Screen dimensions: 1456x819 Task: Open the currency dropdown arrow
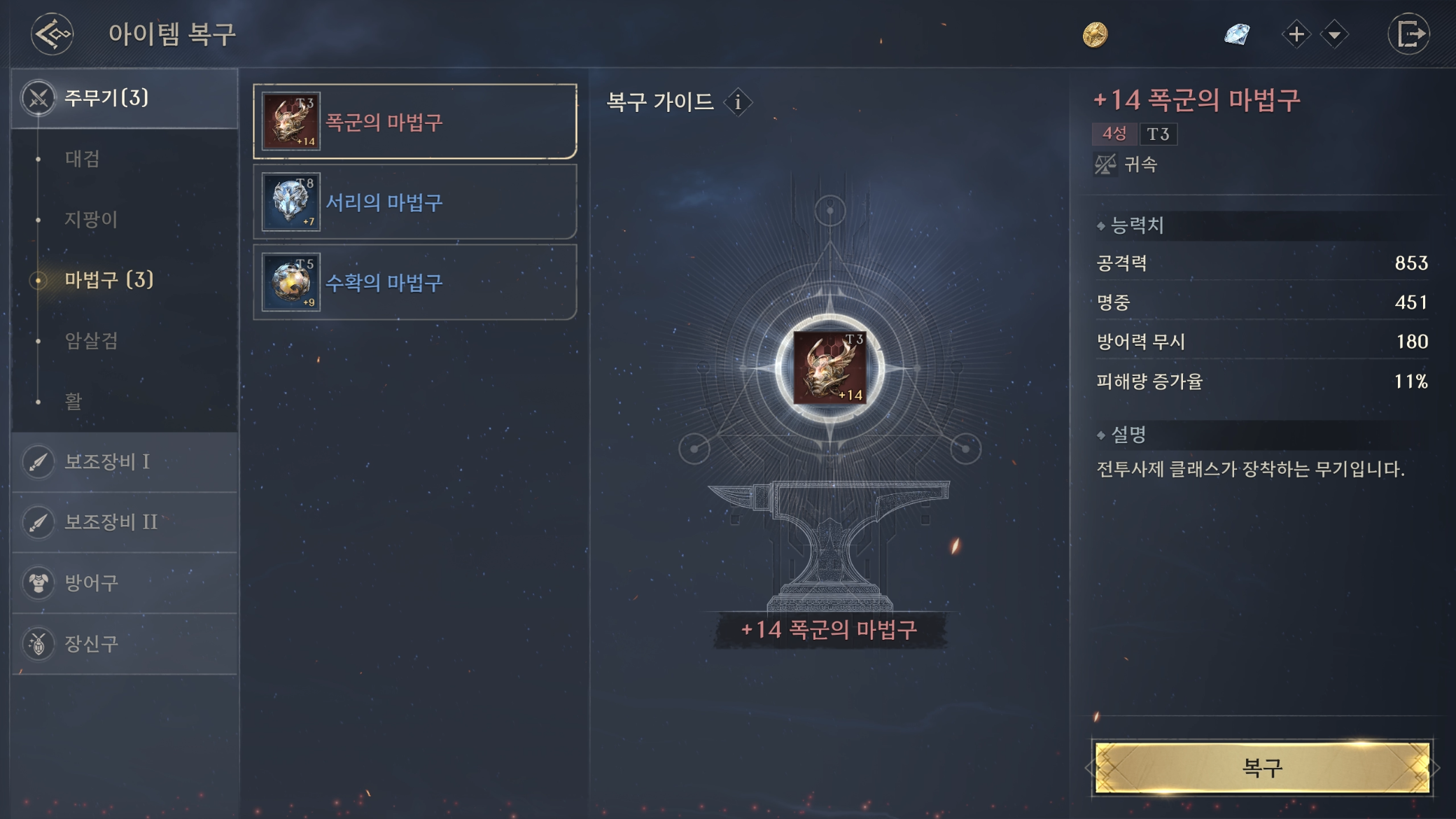[x=1335, y=34]
